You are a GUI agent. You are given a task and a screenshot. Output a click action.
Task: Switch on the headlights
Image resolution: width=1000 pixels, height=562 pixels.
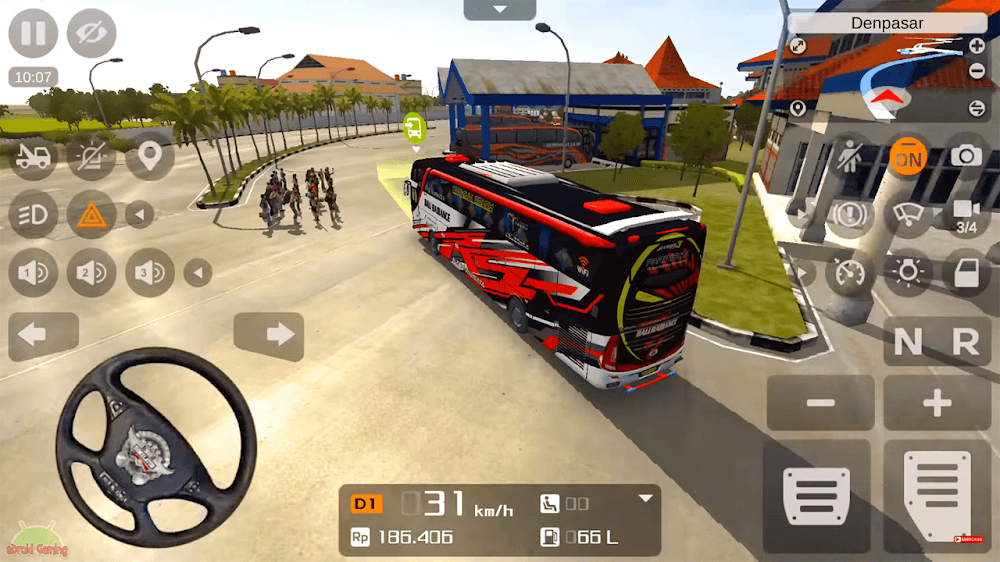(x=33, y=214)
